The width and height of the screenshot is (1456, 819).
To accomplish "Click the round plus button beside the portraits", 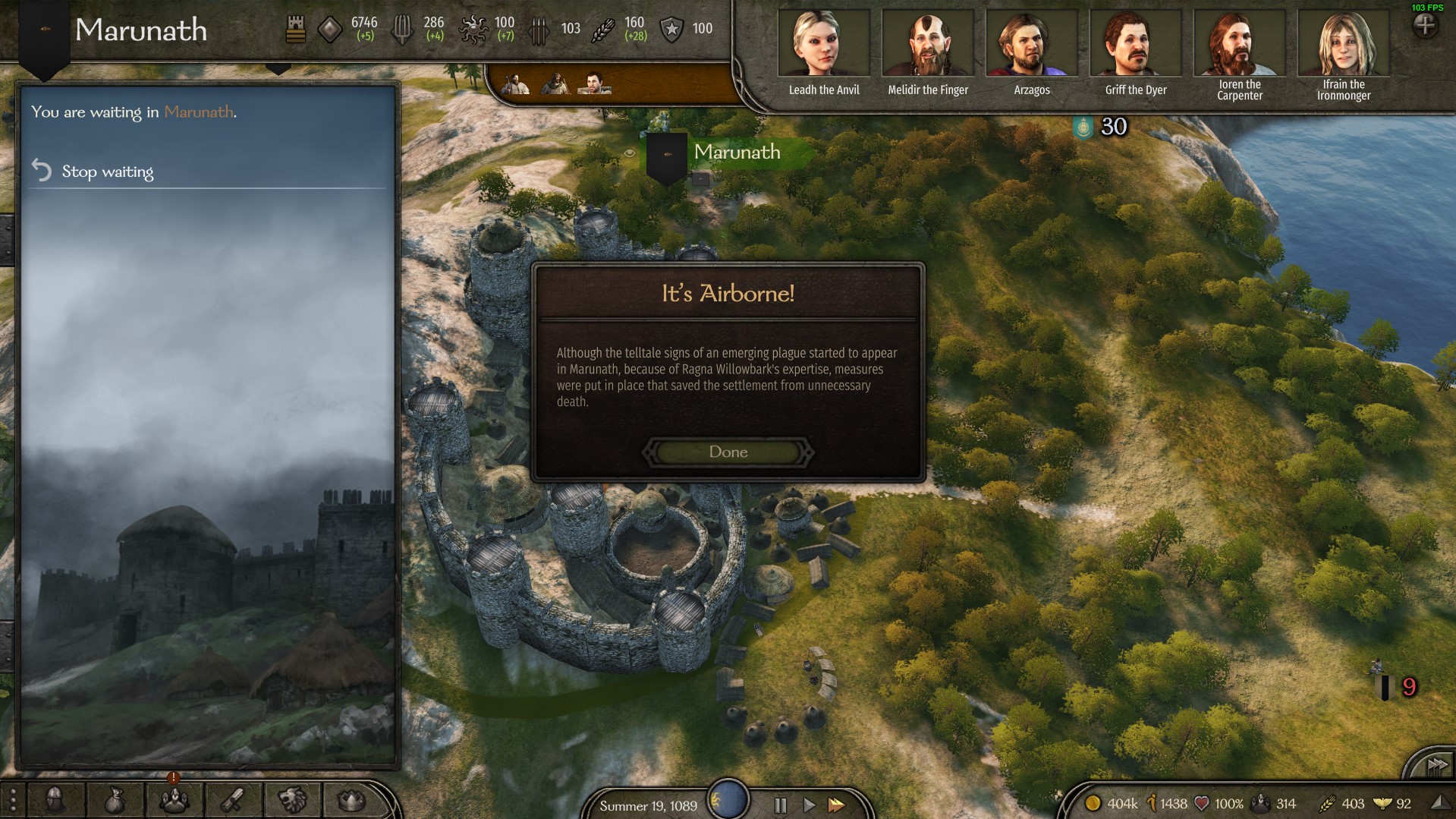I will (1425, 26).
